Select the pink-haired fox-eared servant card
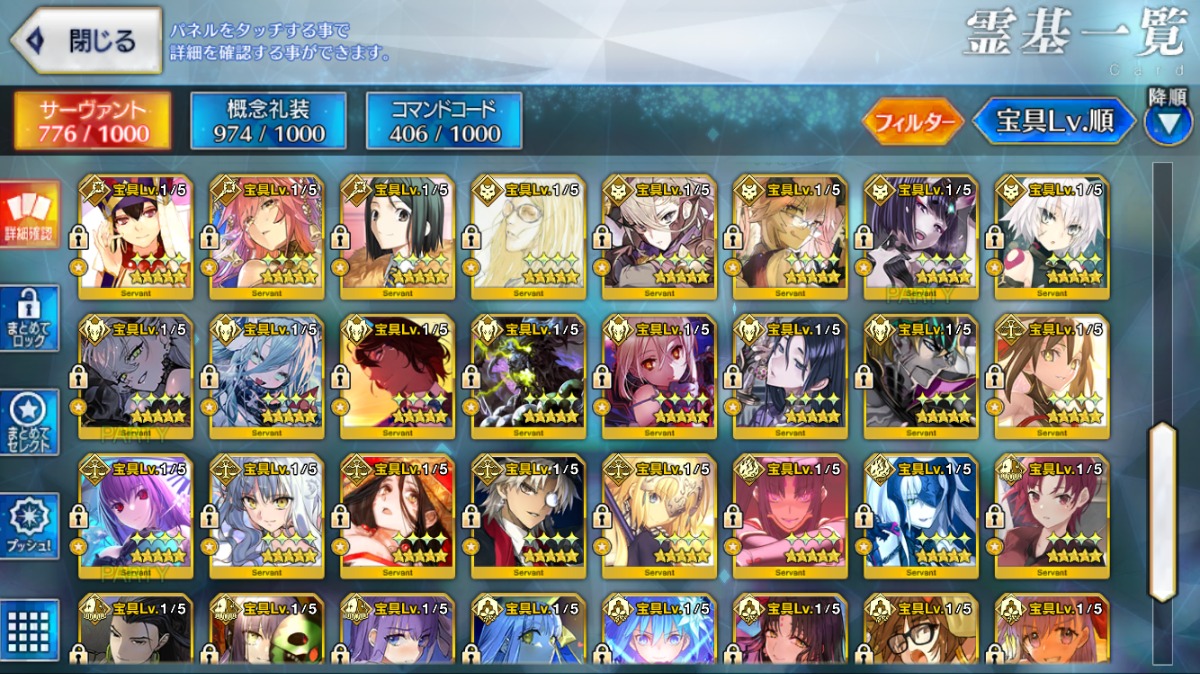1200x674 pixels. (x=266, y=237)
